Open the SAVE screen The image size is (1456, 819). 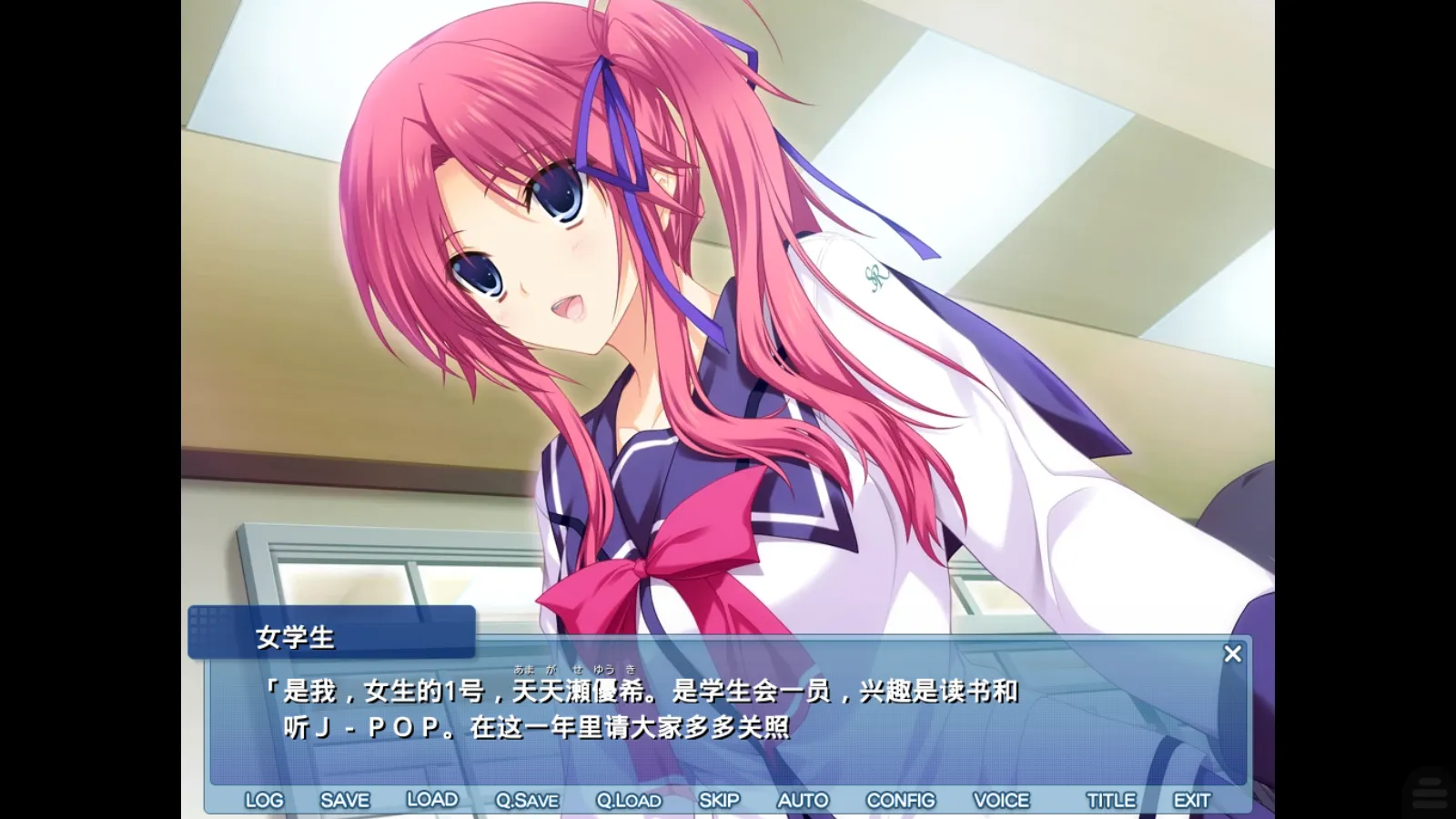click(343, 799)
